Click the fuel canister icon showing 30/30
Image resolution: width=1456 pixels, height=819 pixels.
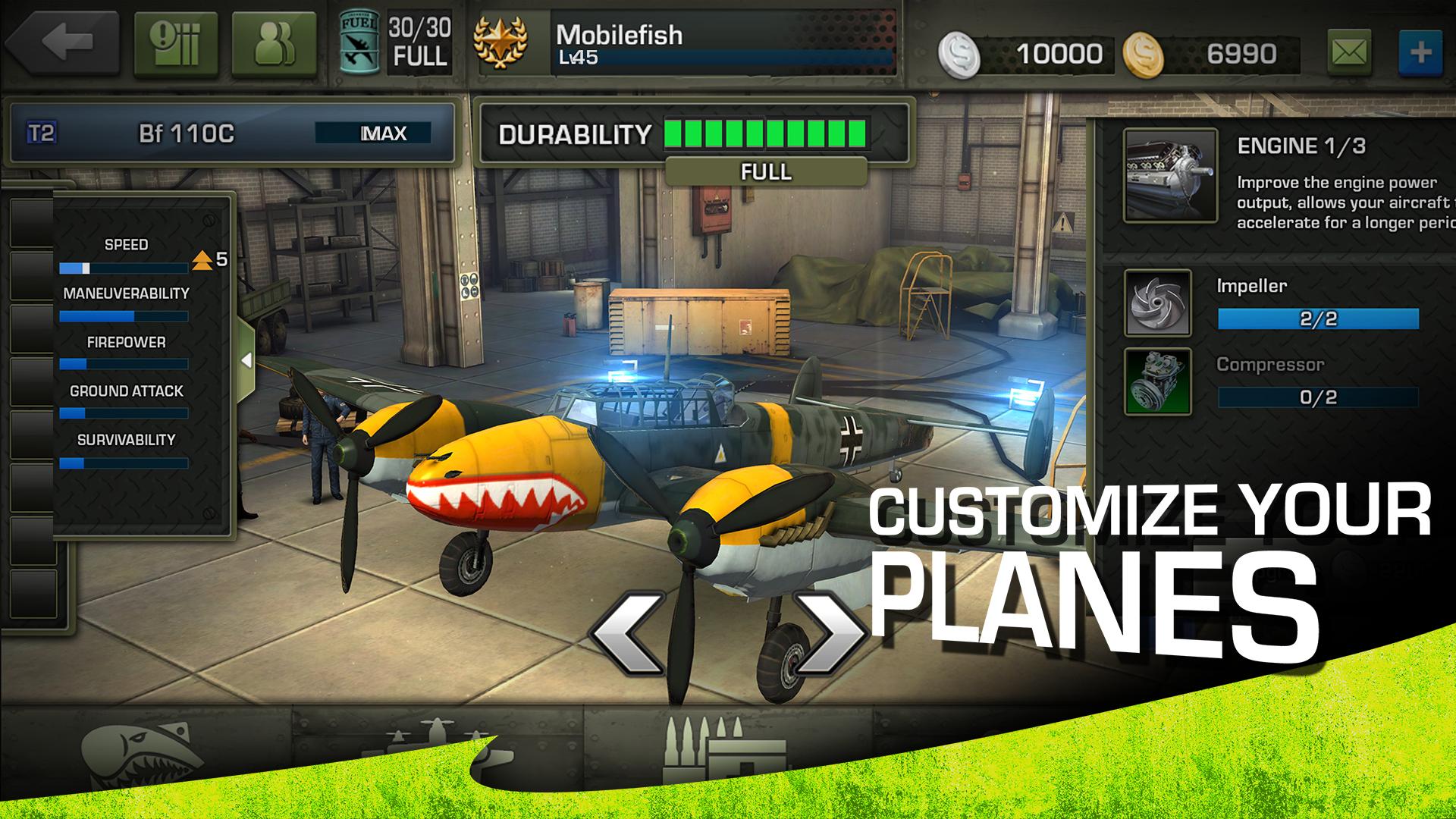tap(362, 42)
